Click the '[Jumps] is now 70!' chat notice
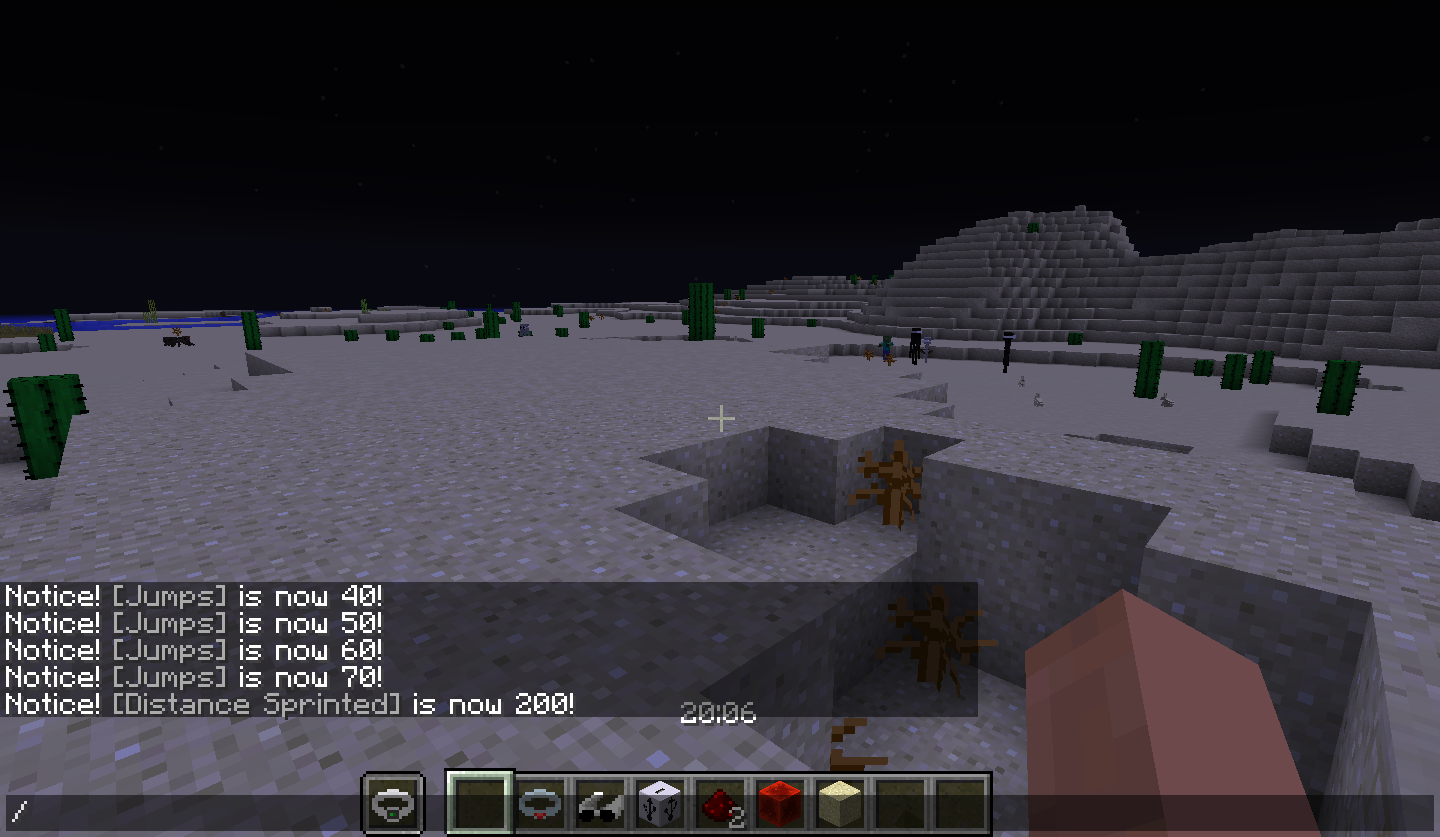Viewport: 1440px width, 837px height. click(190, 677)
